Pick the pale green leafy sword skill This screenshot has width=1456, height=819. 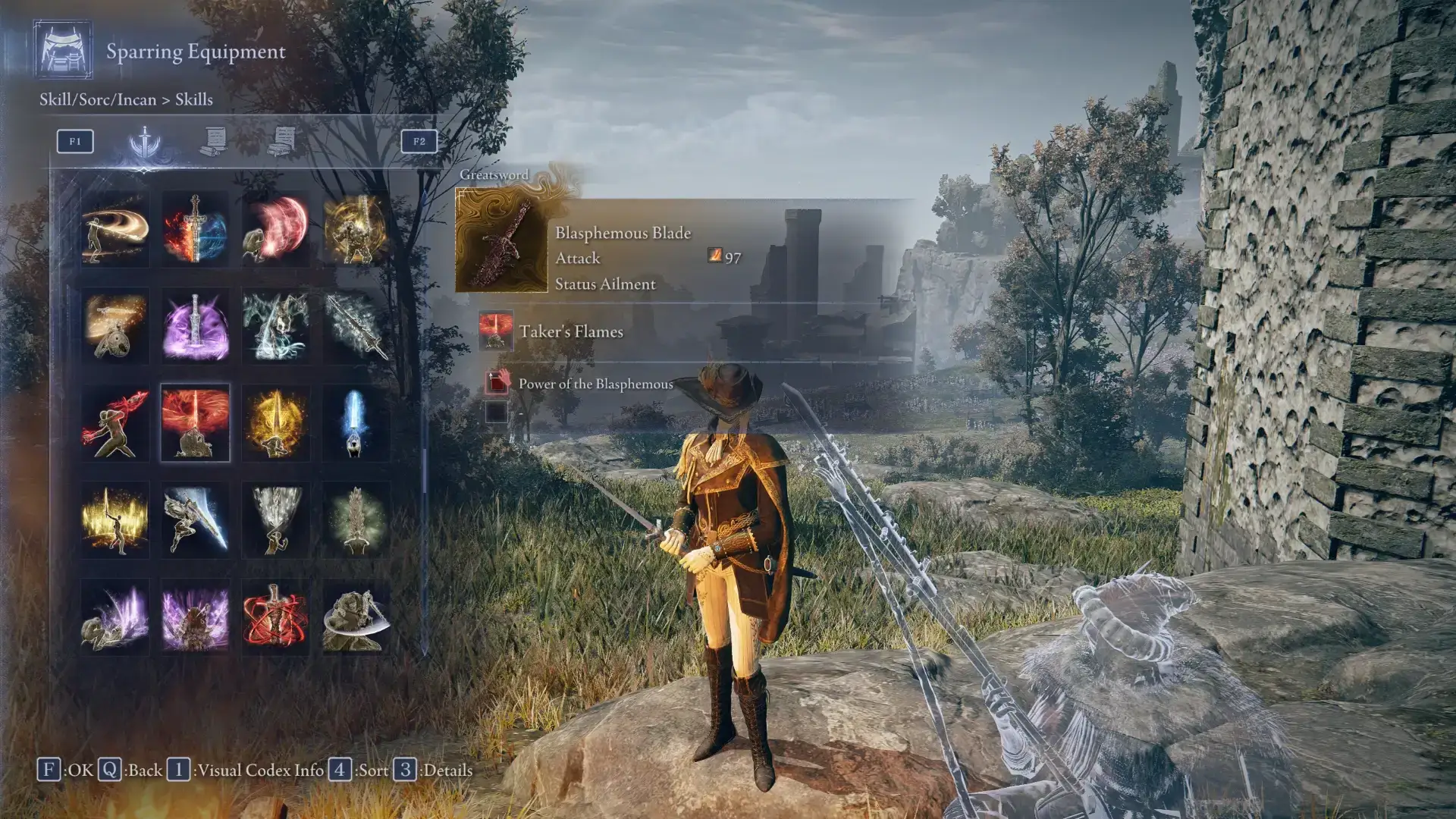coord(356,519)
